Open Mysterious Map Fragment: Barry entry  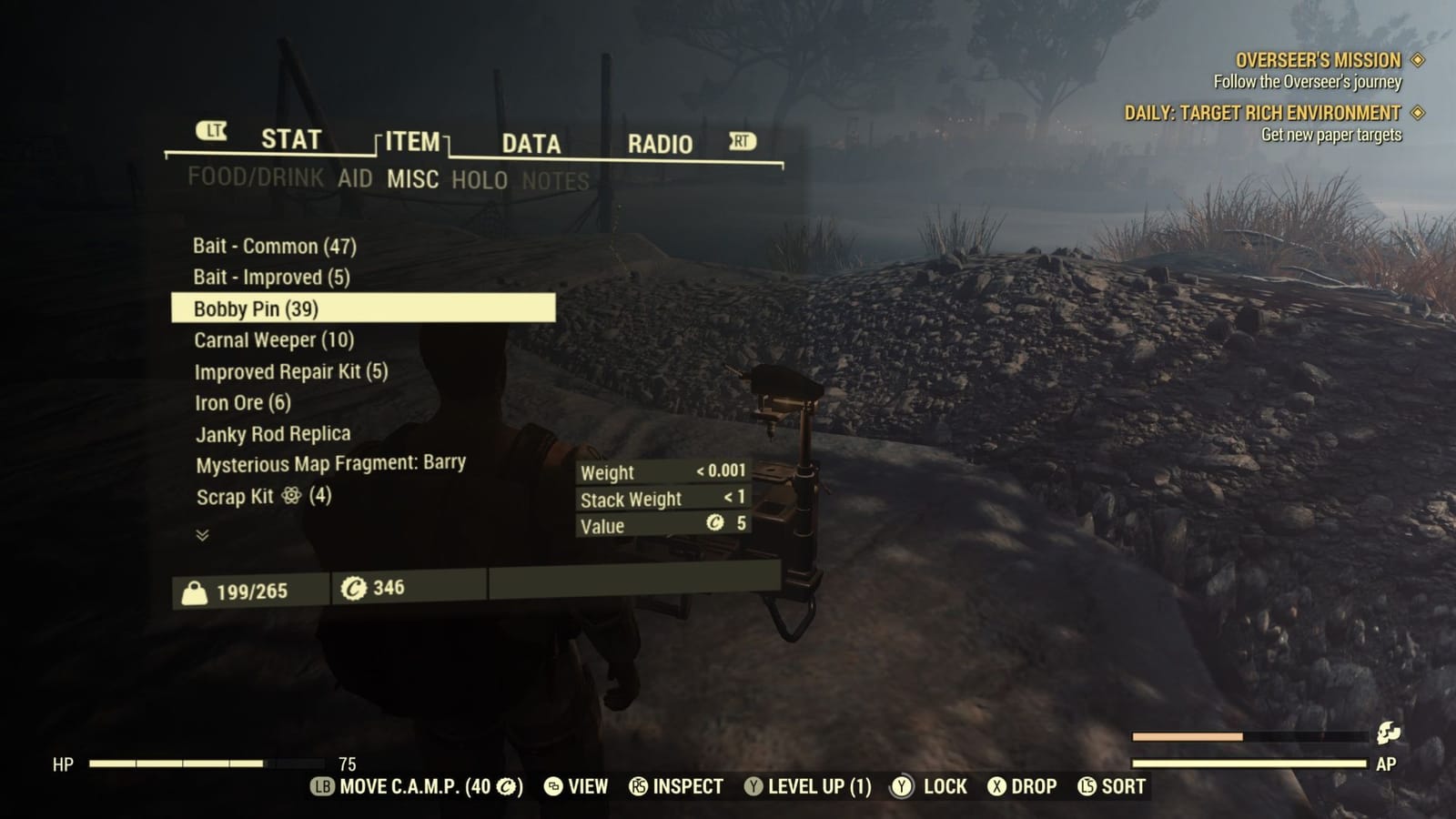click(x=329, y=463)
